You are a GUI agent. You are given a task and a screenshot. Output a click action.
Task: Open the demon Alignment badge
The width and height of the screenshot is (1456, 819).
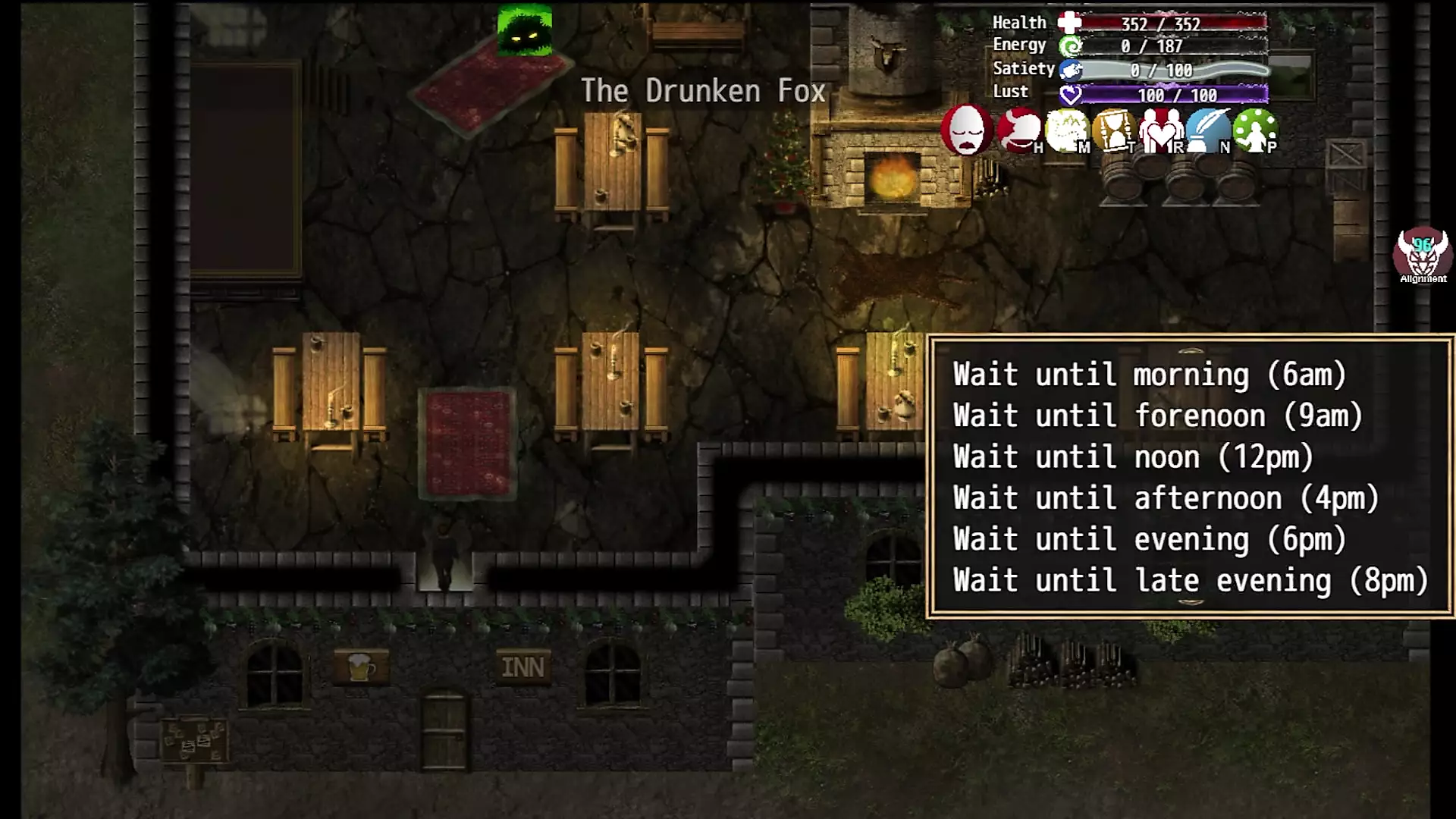[x=1423, y=255]
